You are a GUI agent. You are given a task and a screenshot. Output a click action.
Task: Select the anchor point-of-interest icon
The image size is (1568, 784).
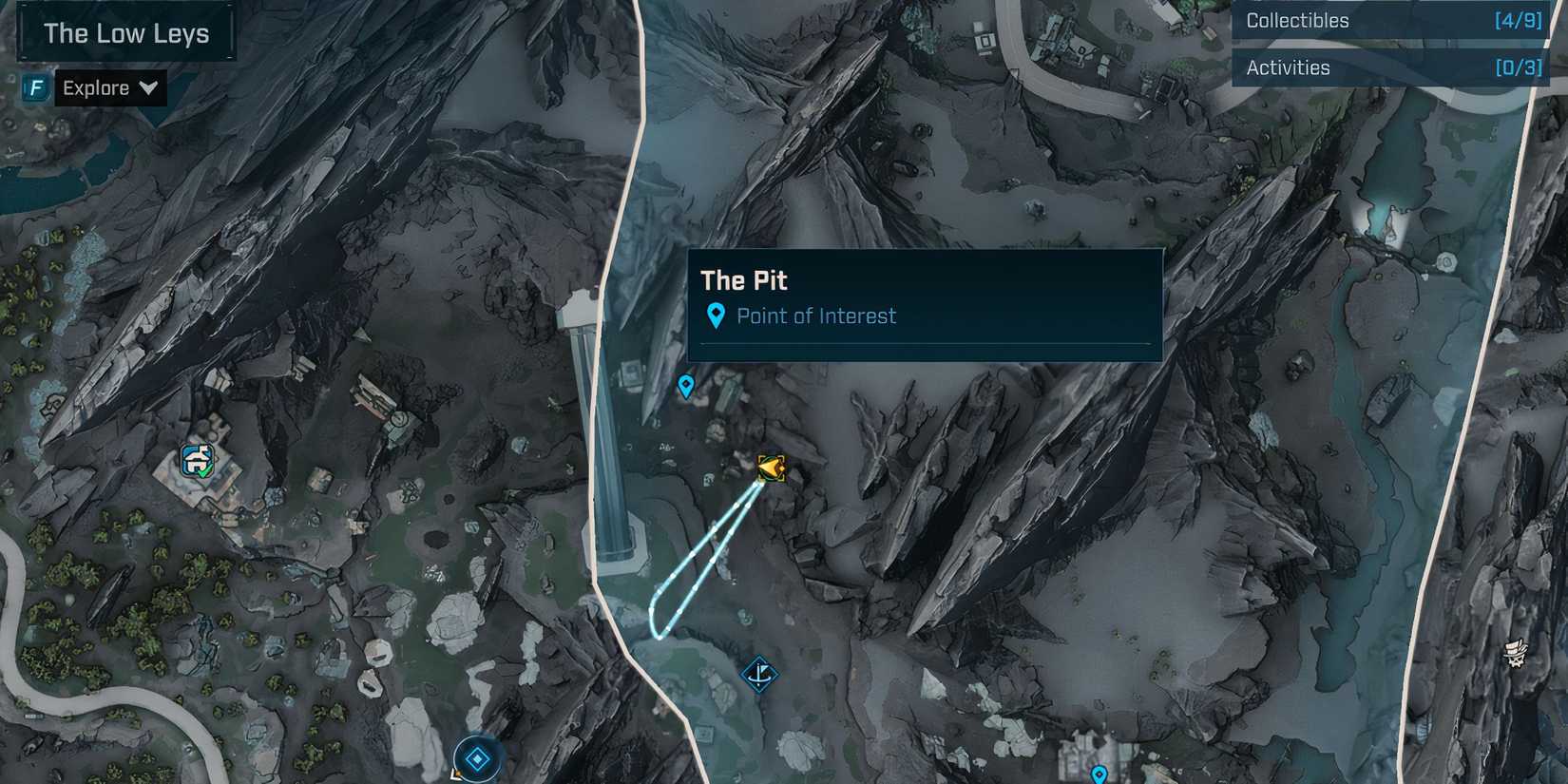760,675
